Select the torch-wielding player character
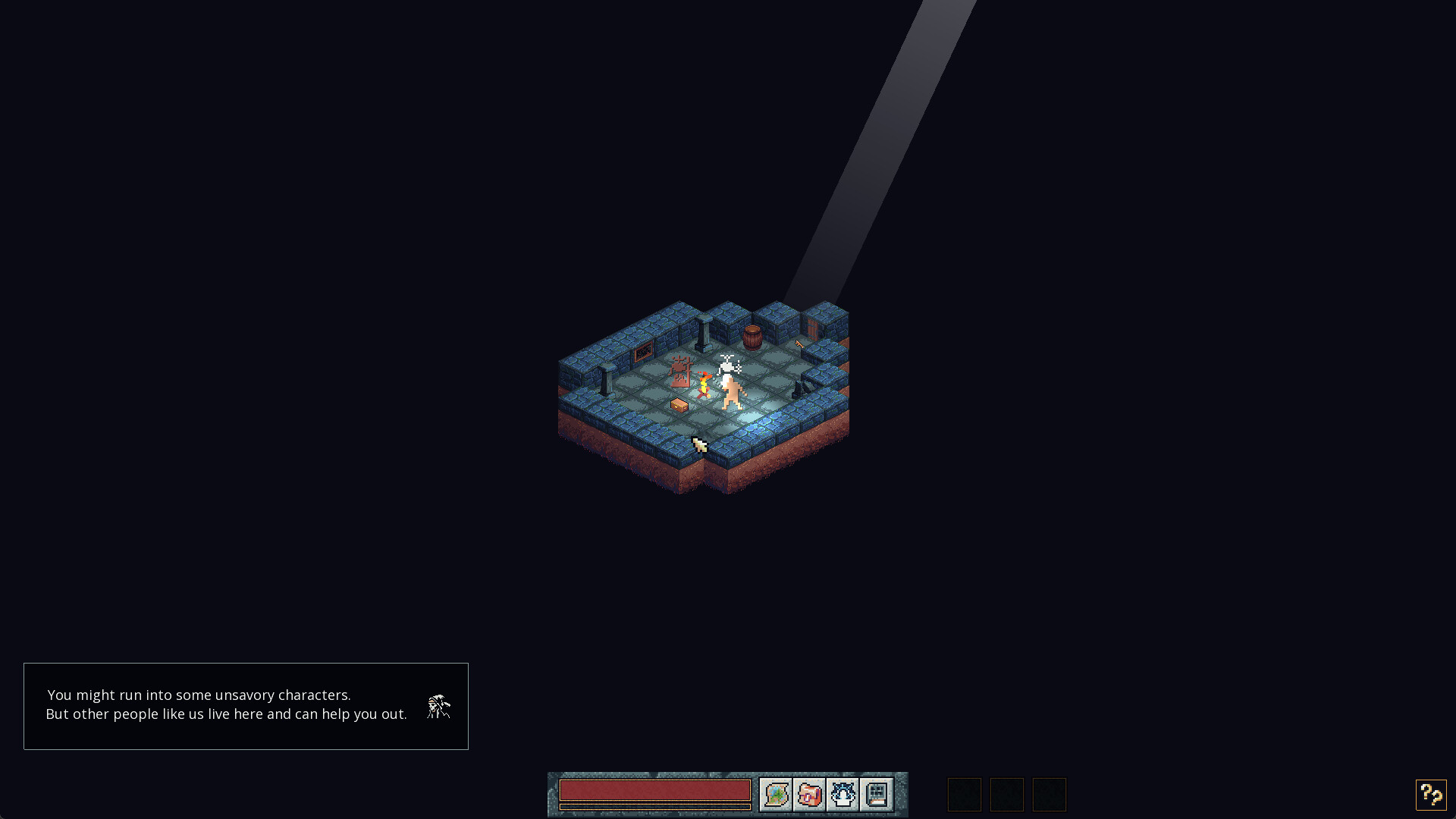The height and width of the screenshot is (819, 1456). pyautogui.click(x=704, y=384)
